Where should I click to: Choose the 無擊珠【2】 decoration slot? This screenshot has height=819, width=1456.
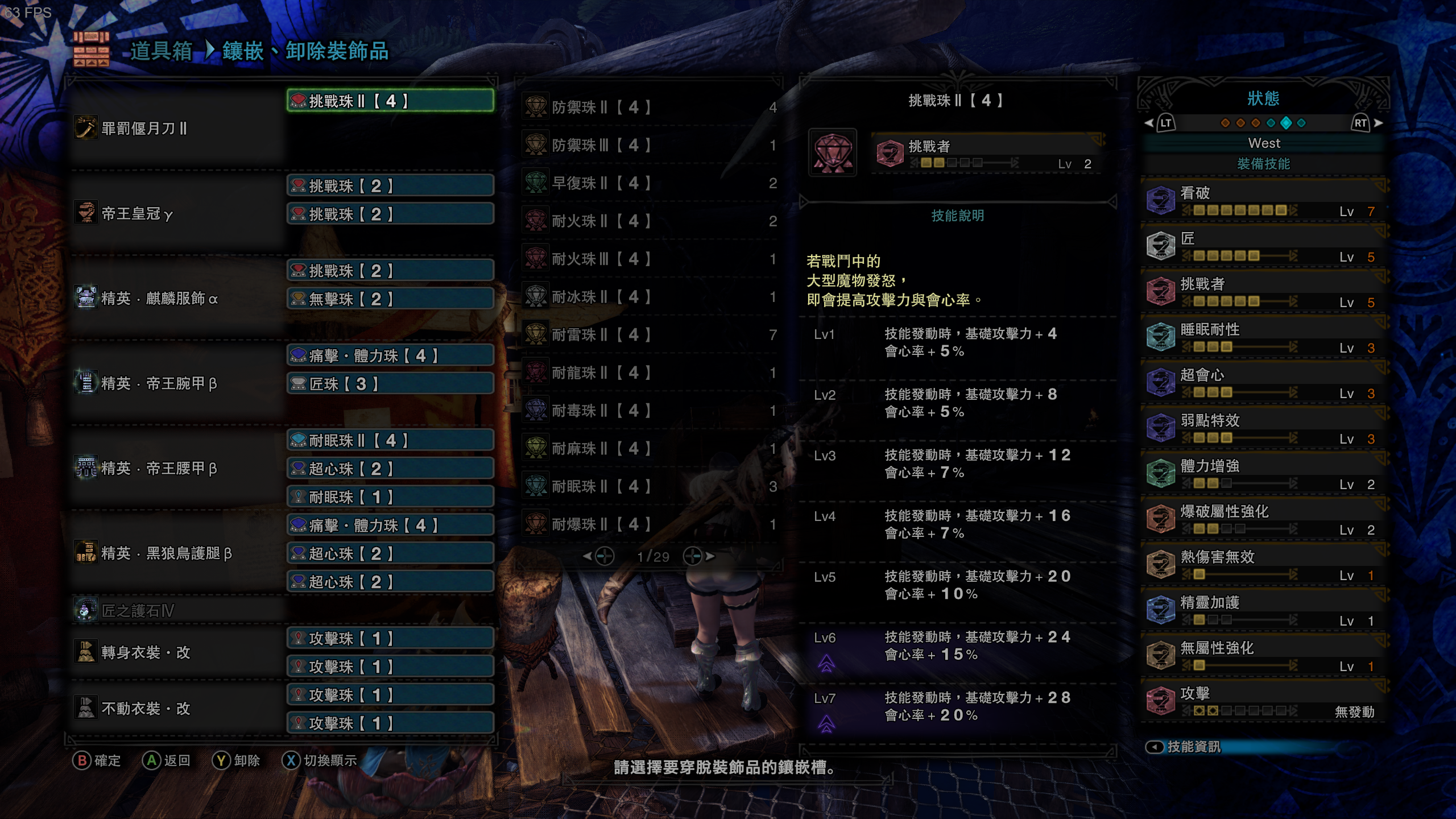click(x=390, y=299)
